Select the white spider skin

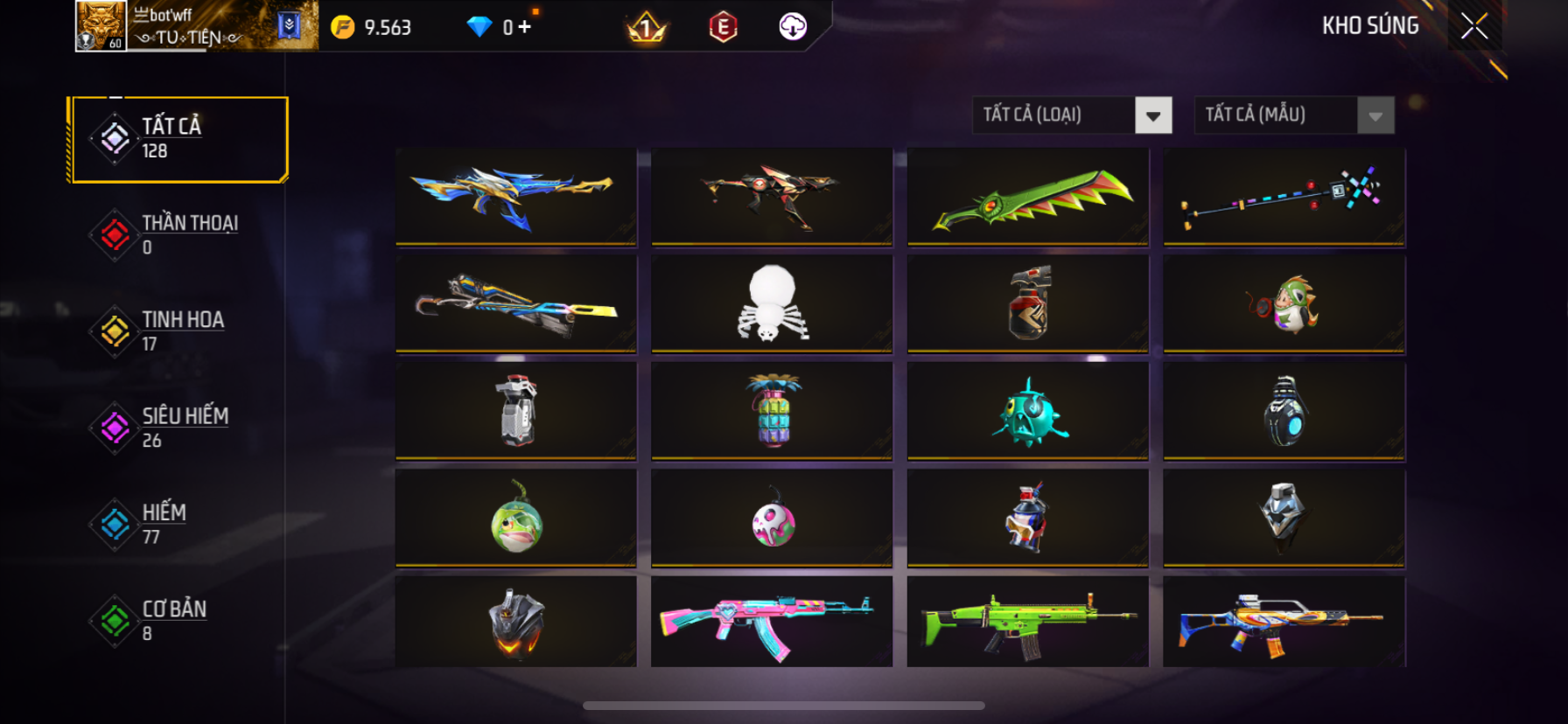[772, 303]
